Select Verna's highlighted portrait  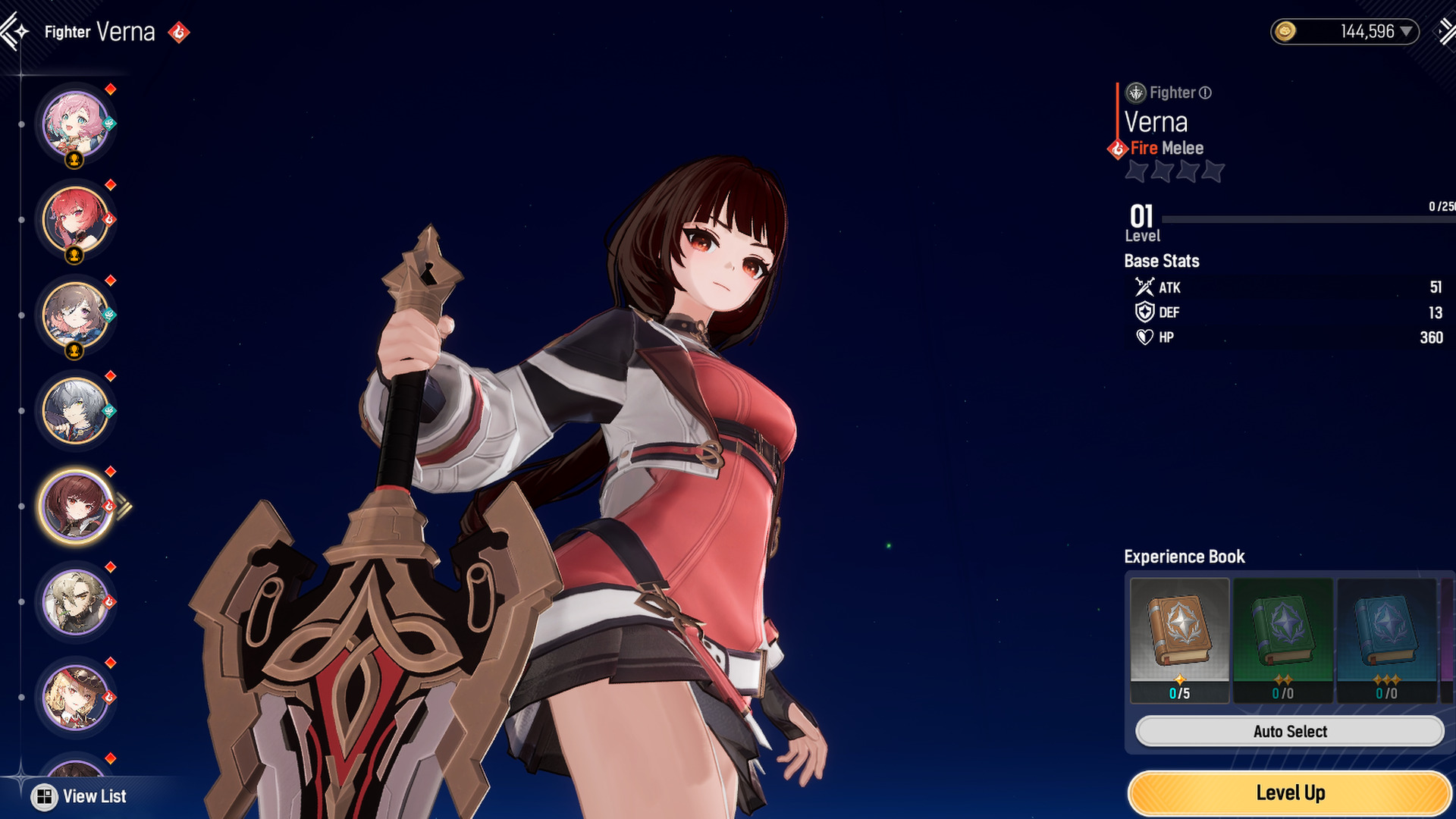point(74,506)
